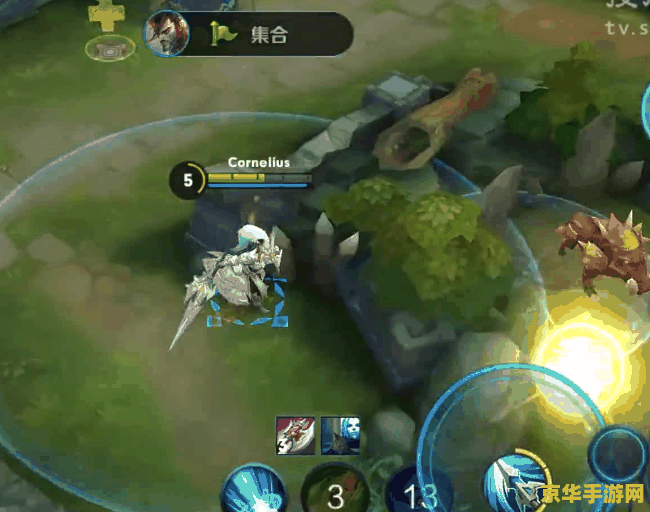The height and width of the screenshot is (512, 650).
Task: Select the skill on 3-second cooldown
Action: coord(335,492)
